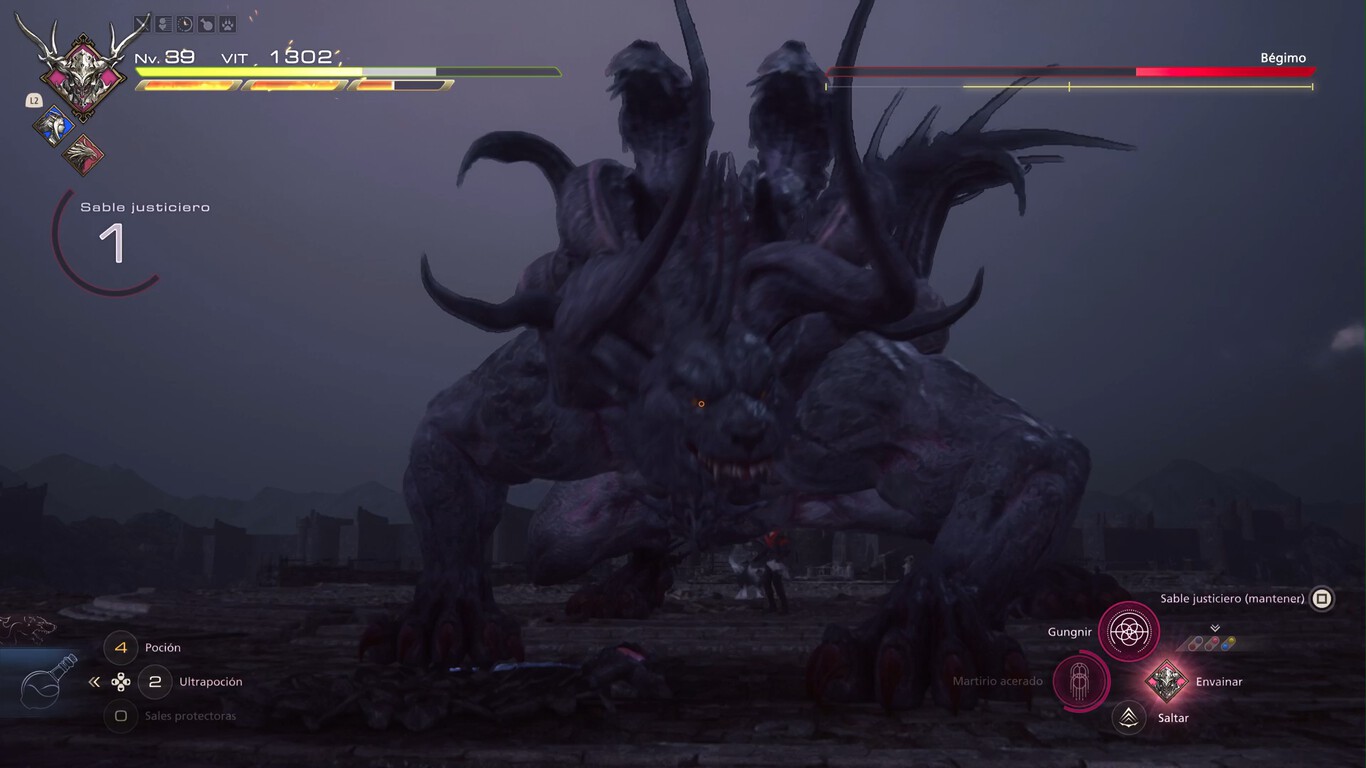Expand the item wheel with the left chevron
This screenshot has height=768, width=1366.
coord(94,681)
